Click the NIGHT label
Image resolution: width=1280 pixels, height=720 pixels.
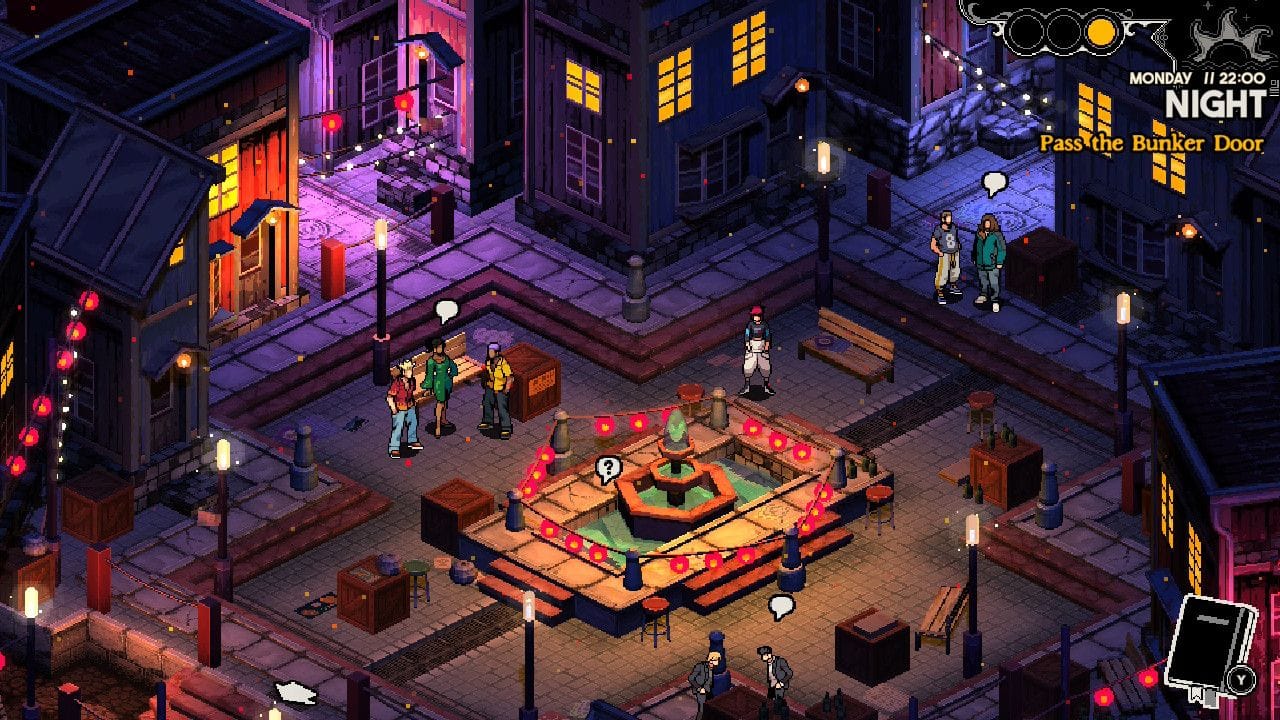tap(1215, 100)
